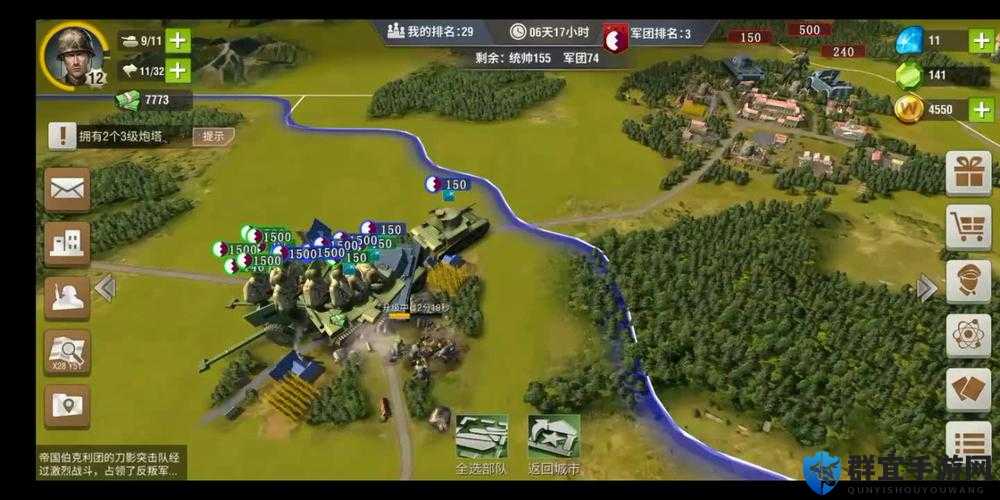Open the mail envelope inbox
This screenshot has height=500, width=1000.
(67, 190)
